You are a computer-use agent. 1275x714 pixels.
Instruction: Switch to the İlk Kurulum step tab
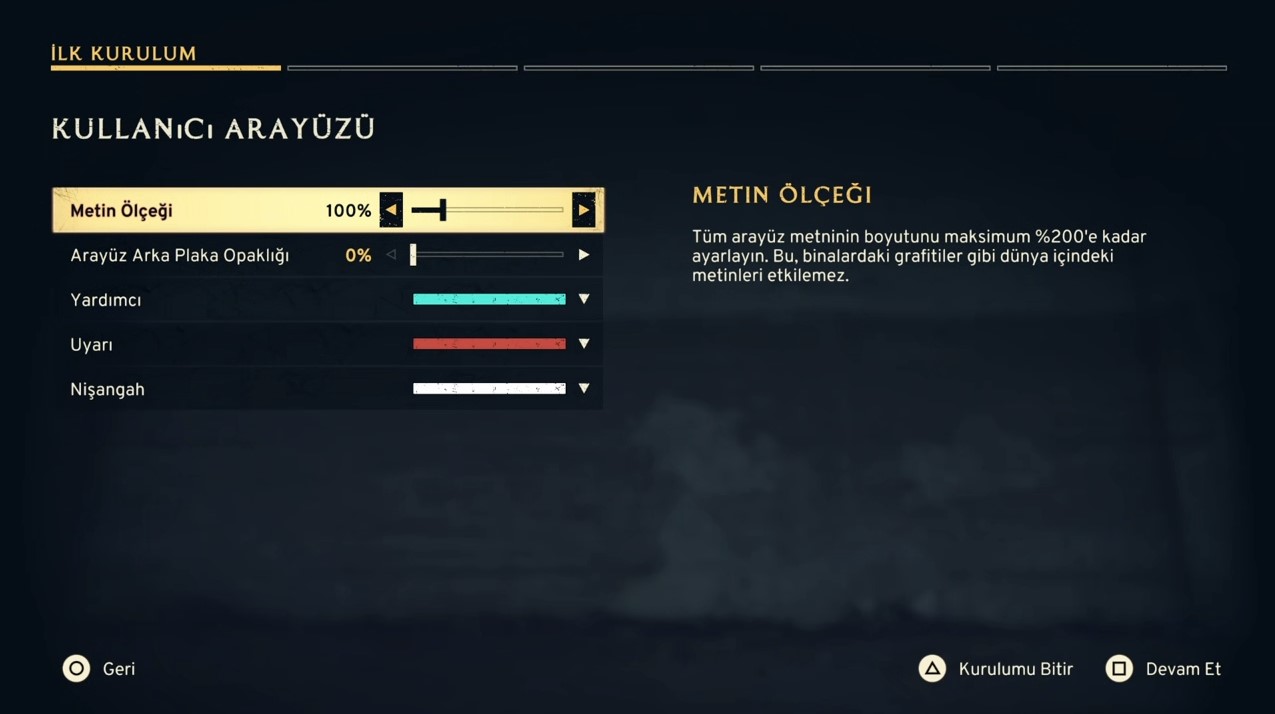(124, 54)
